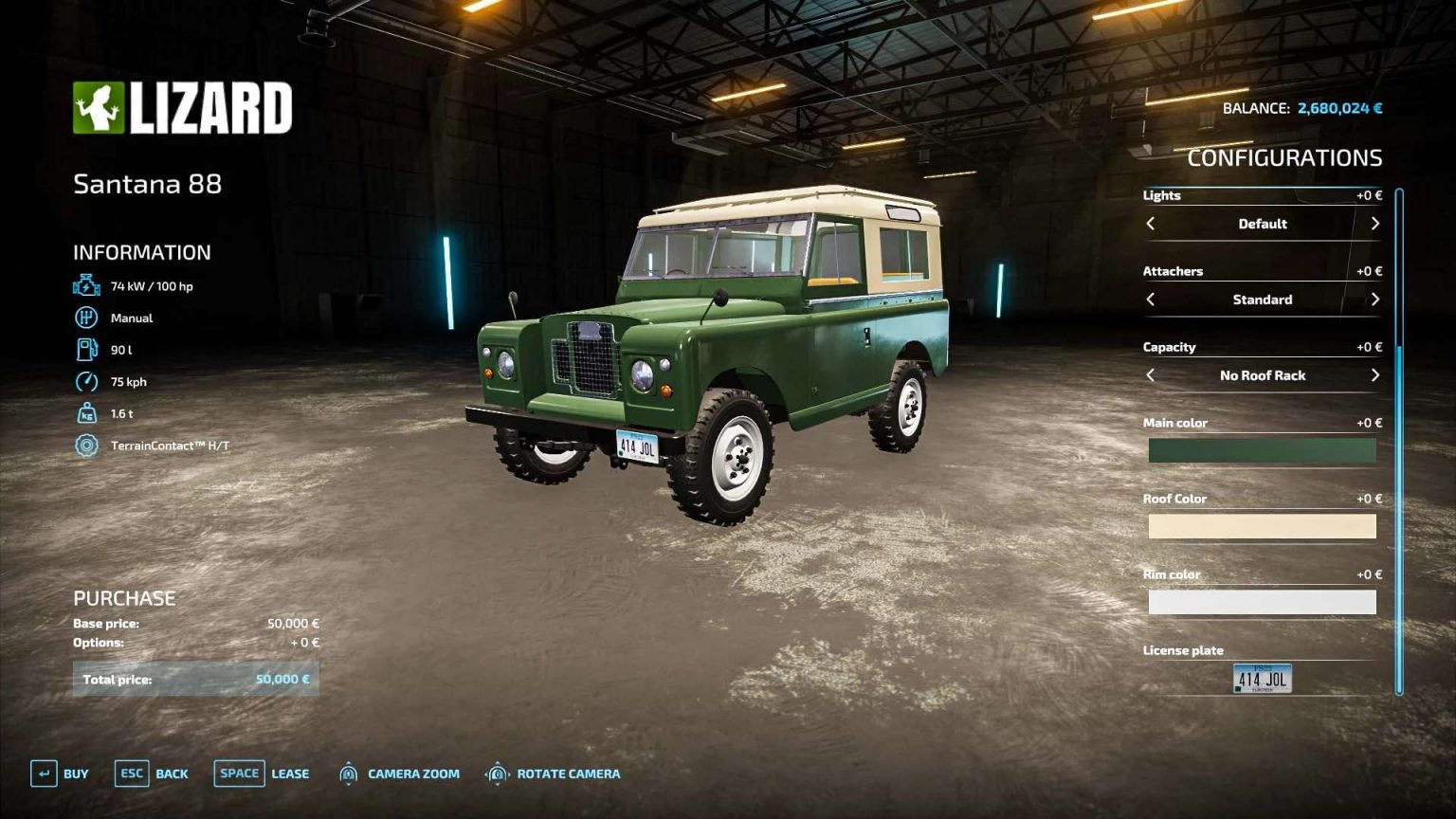This screenshot has width=1456, height=819.
Task: Click the Rotate Camera icon
Action: [x=497, y=773]
